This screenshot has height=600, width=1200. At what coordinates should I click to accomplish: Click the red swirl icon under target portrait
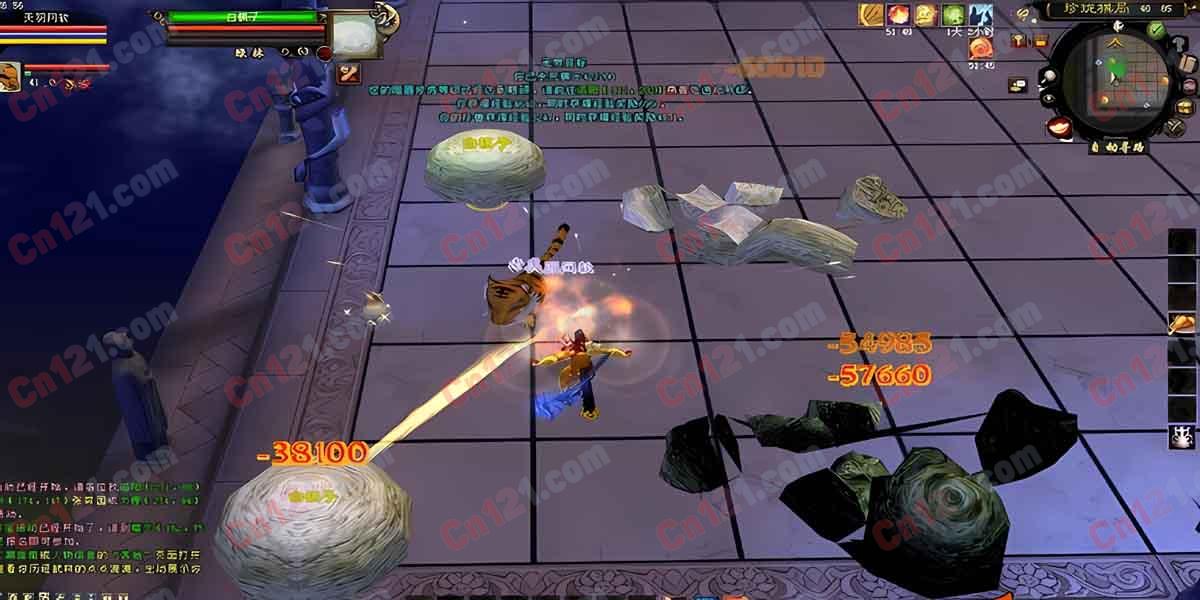click(x=349, y=71)
